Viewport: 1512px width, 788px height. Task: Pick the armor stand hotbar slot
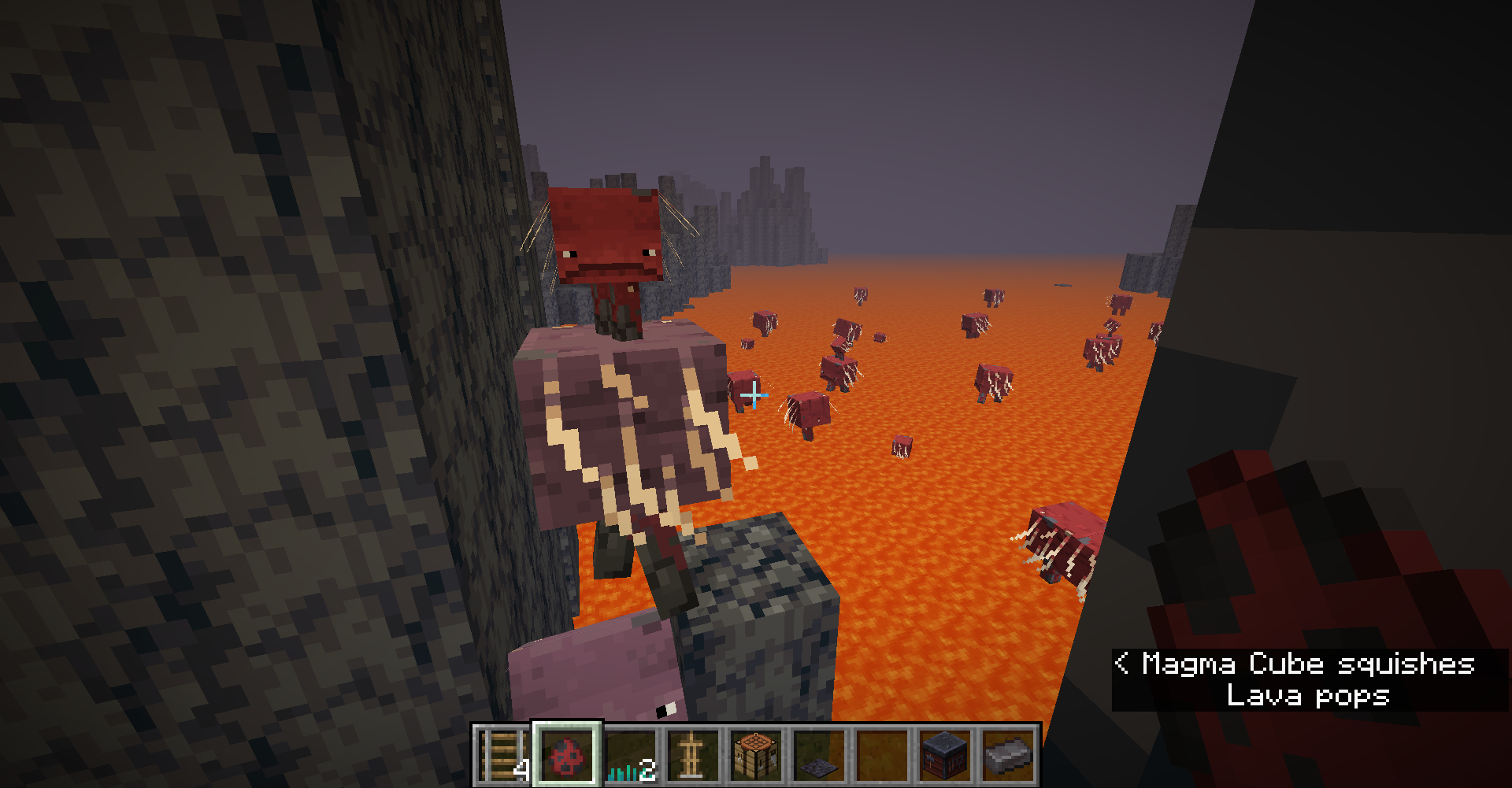(x=693, y=755)
